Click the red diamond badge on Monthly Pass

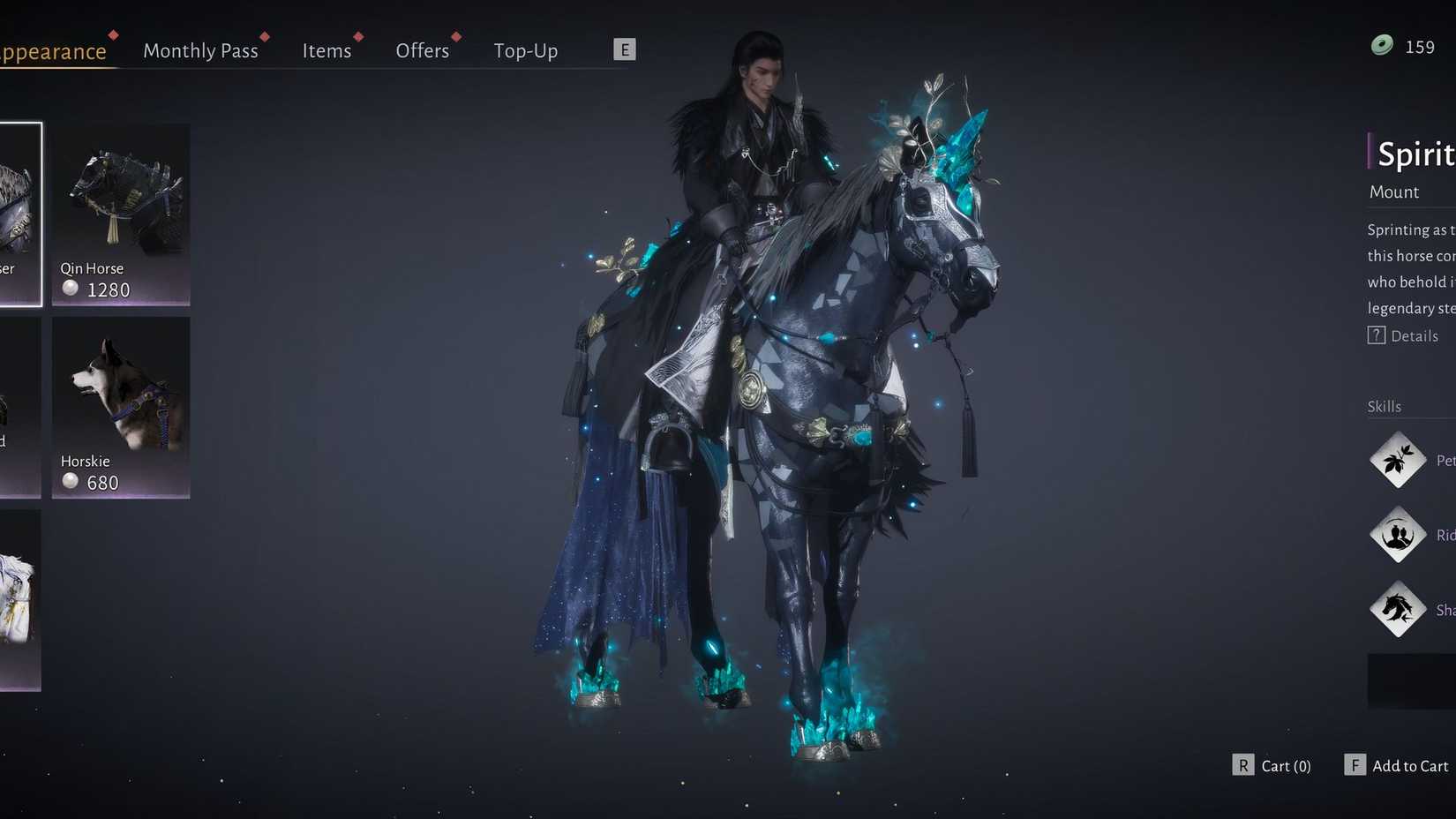264,36
